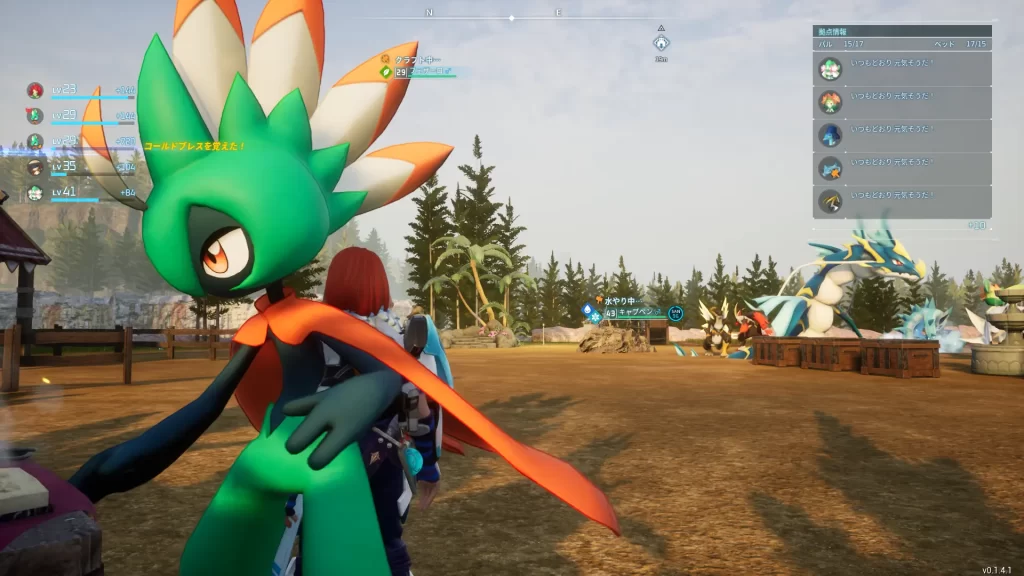Select the Lv 23 red-haired party portrait
This screenshot has width=1024, height=576.
pos(35,90)
